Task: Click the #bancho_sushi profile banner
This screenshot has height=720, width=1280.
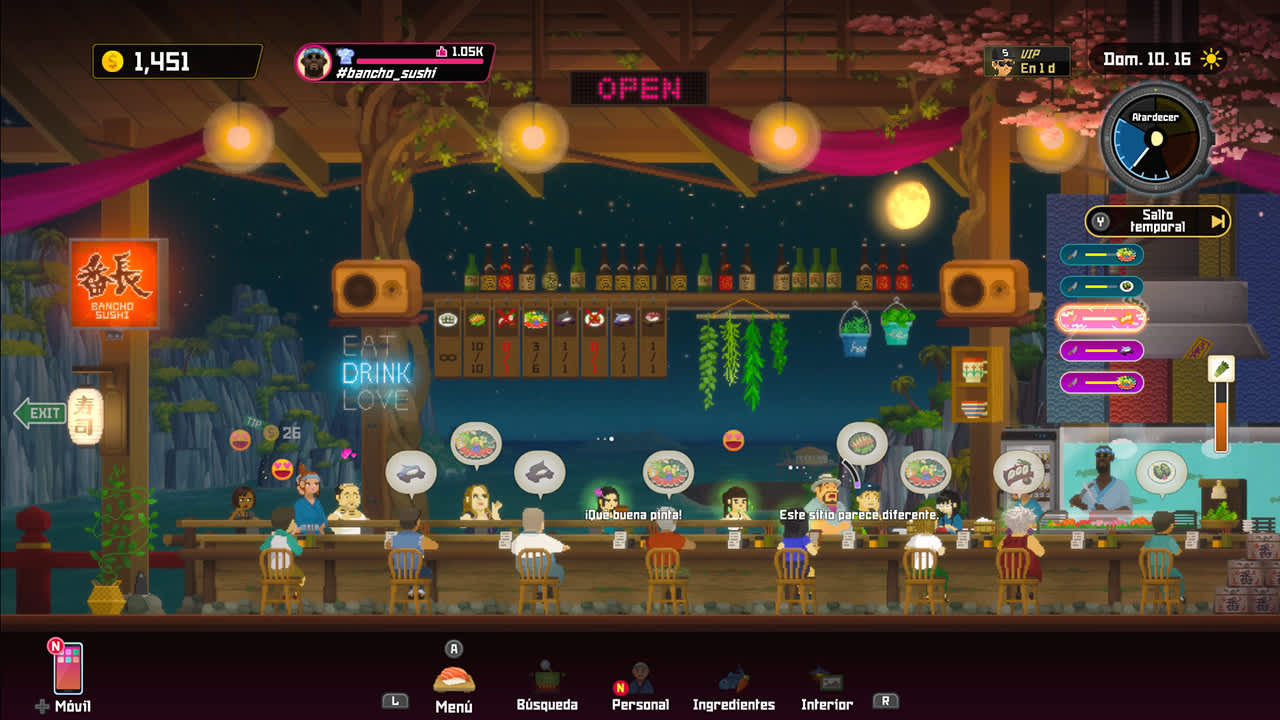Action: [395, 62]
